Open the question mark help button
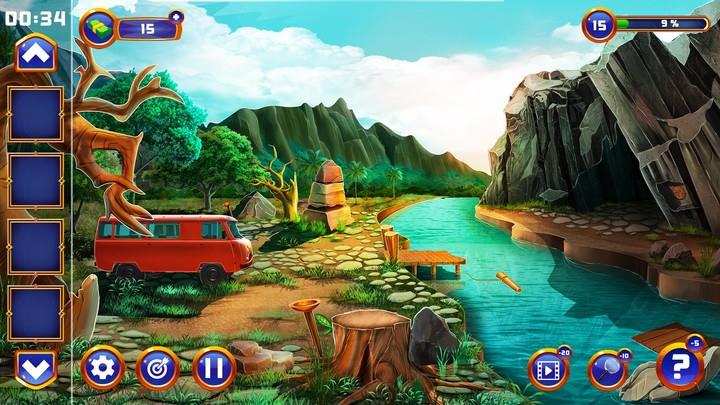 pyautogui.click(x=679, y=366)
